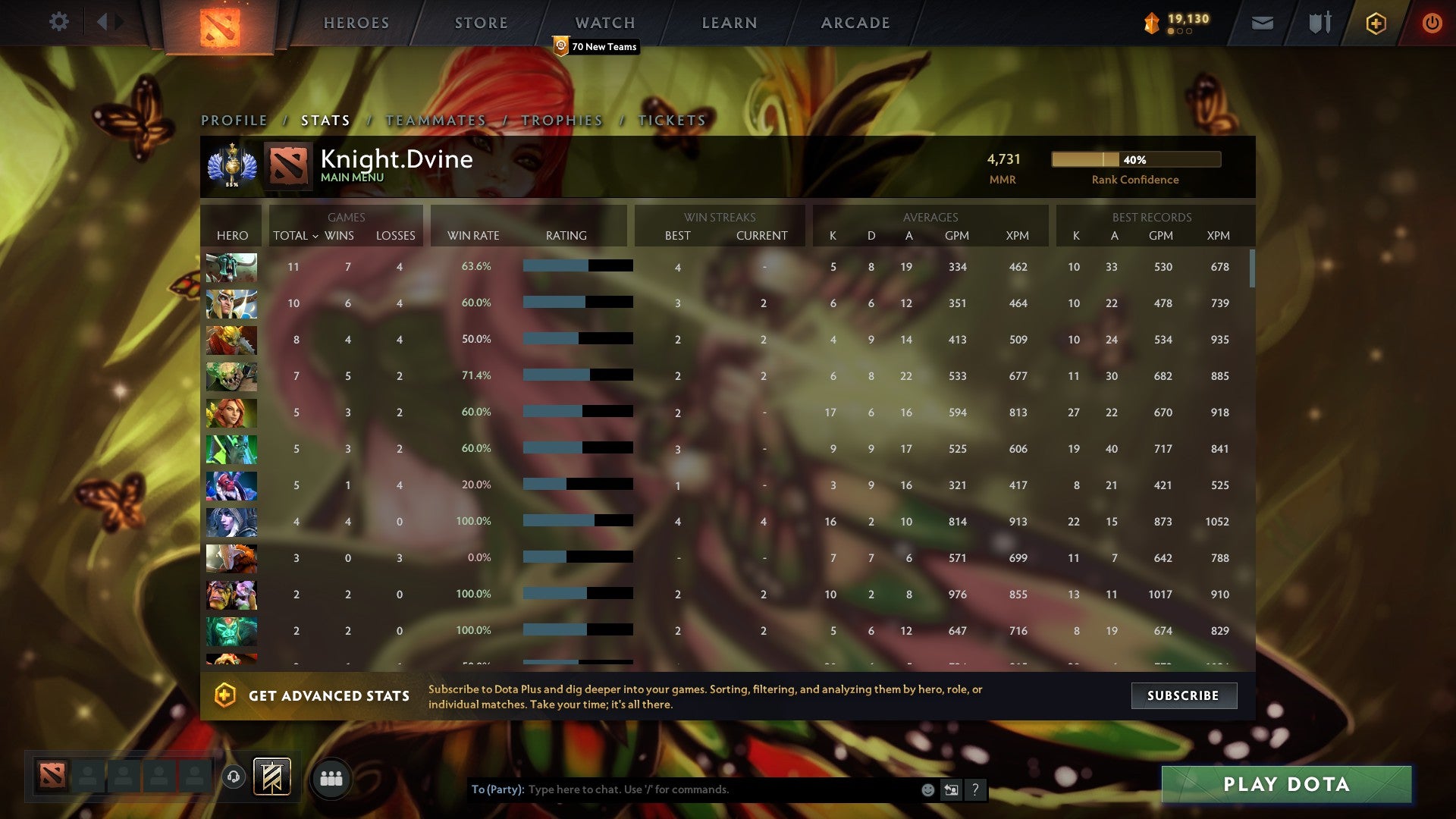Open the Settings gear menu
The image size is (1456, 819).
(59, 22)
